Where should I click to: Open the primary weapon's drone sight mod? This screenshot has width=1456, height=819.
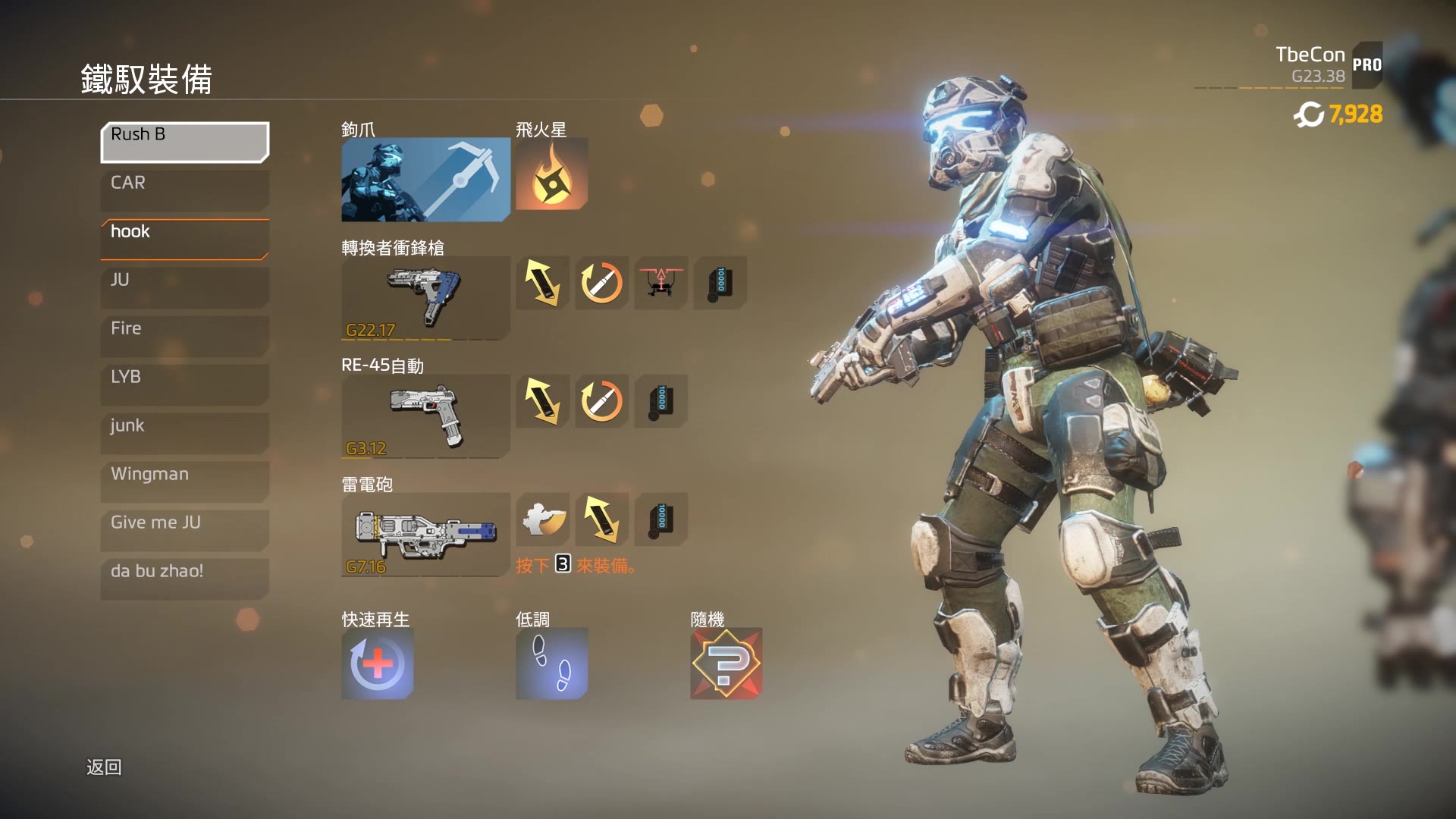(x=661, y=283)
